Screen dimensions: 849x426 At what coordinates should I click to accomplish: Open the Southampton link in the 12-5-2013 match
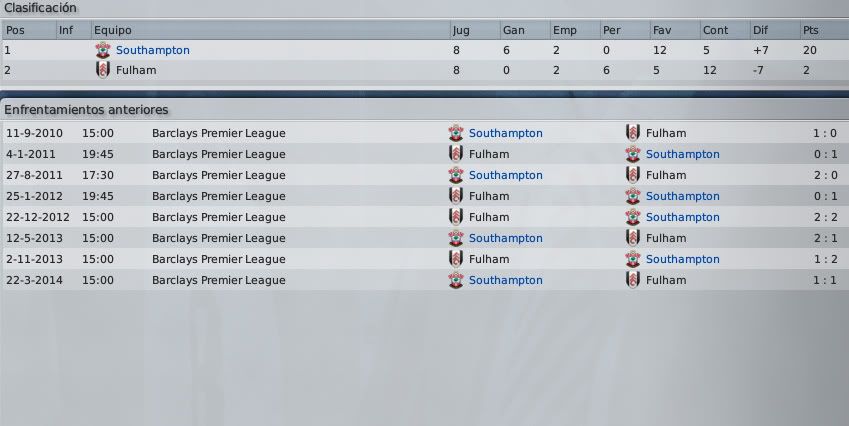click(x=505, y=238)
